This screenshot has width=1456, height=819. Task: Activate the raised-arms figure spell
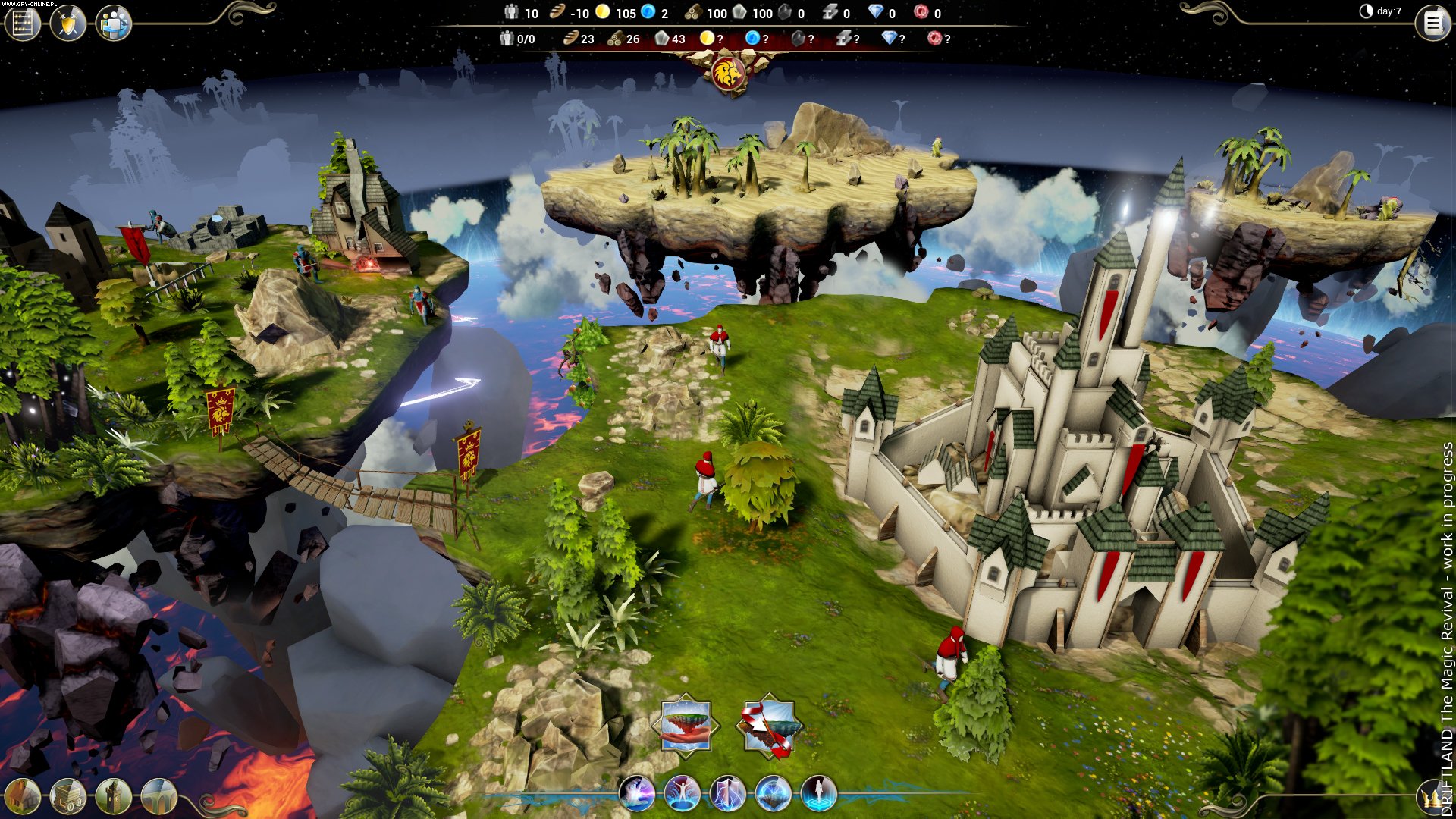682,793
